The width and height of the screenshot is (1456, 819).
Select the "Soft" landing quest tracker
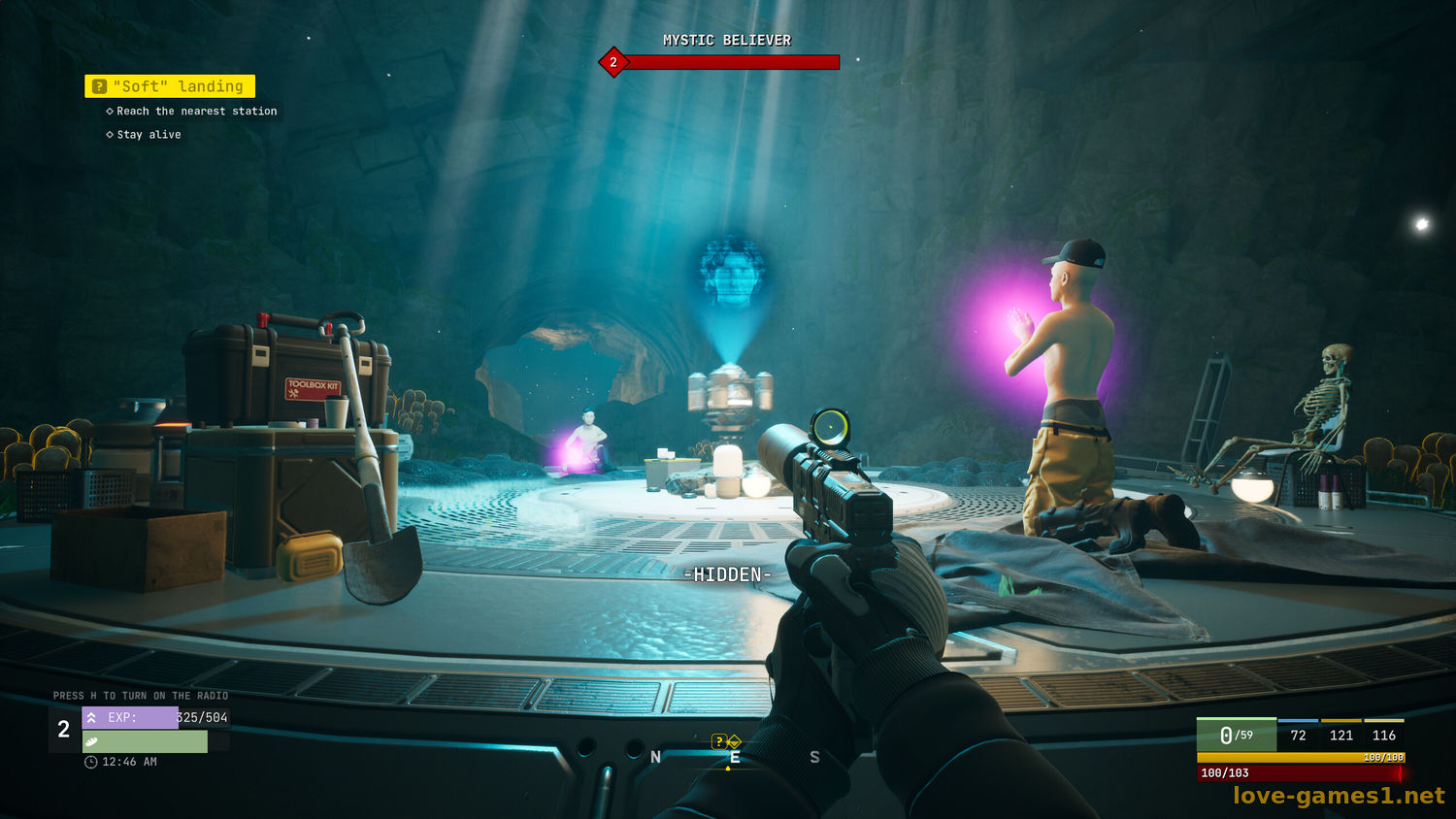(x=170, y=86)
